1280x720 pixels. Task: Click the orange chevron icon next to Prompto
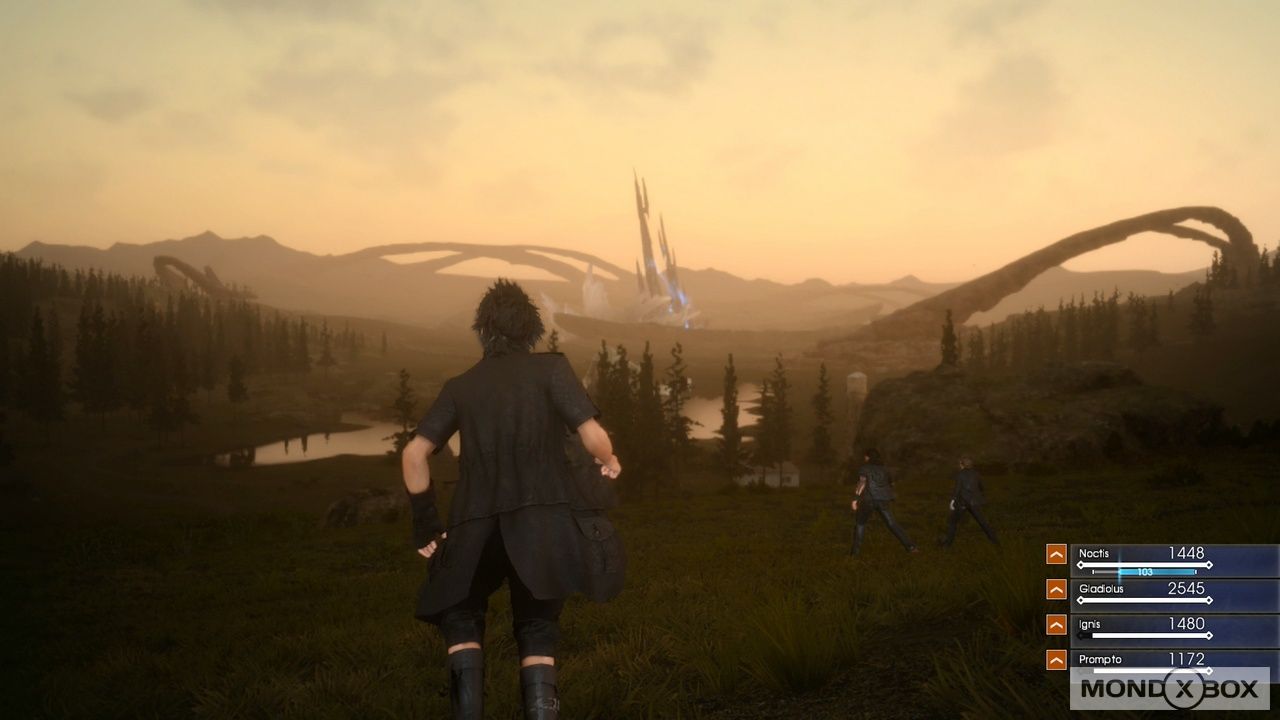1056,659
